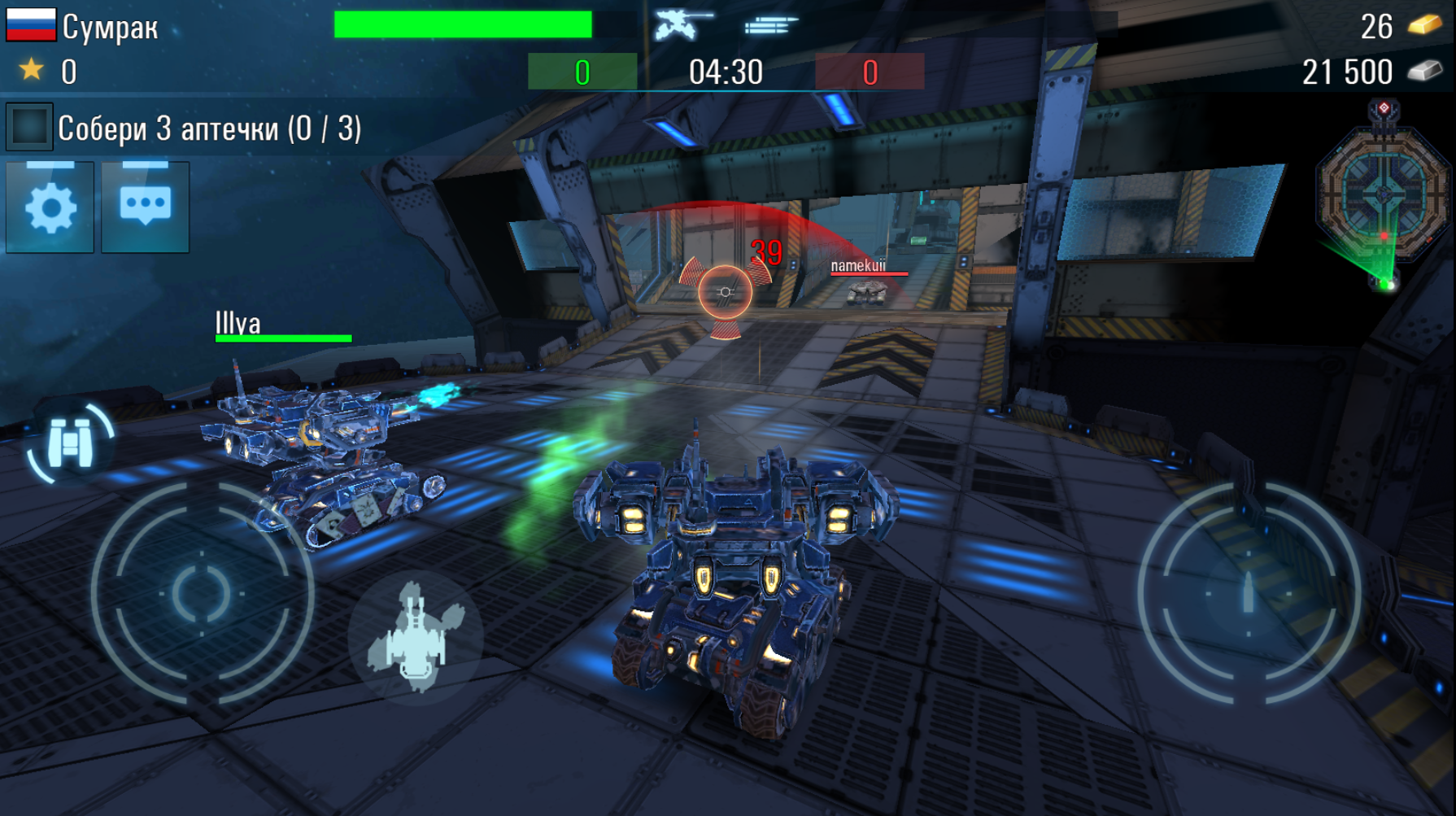1456x816 pixels.
Task: Activate the drone ship ability icon
Action: (413, 639)
